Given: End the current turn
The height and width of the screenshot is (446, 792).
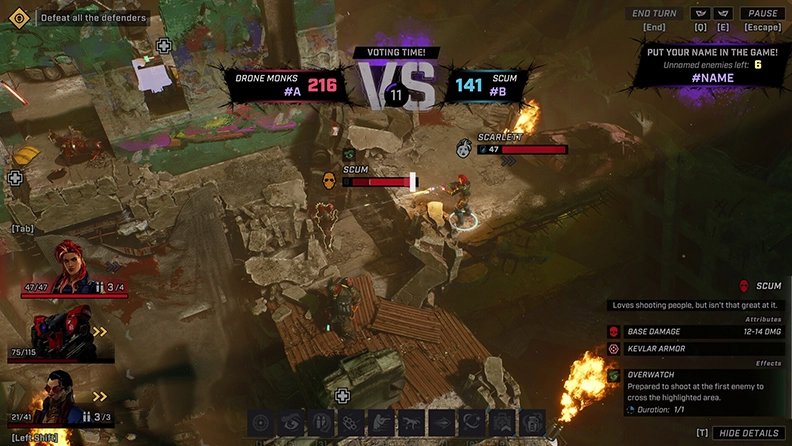Looking at the screenshot, I should [655, 13].
